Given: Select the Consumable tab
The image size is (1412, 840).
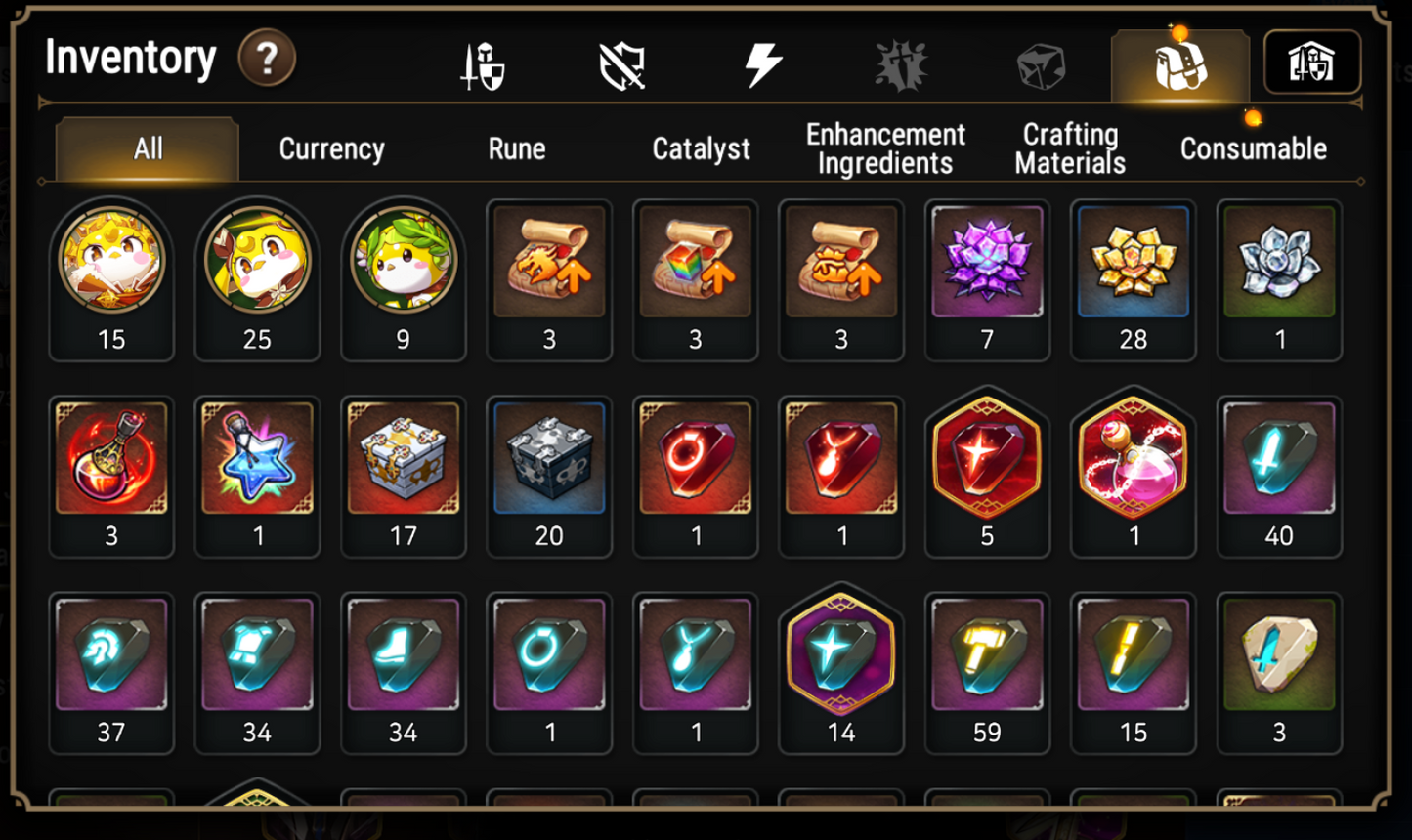Looking at the screenshot, I should tap(1252, 148).
